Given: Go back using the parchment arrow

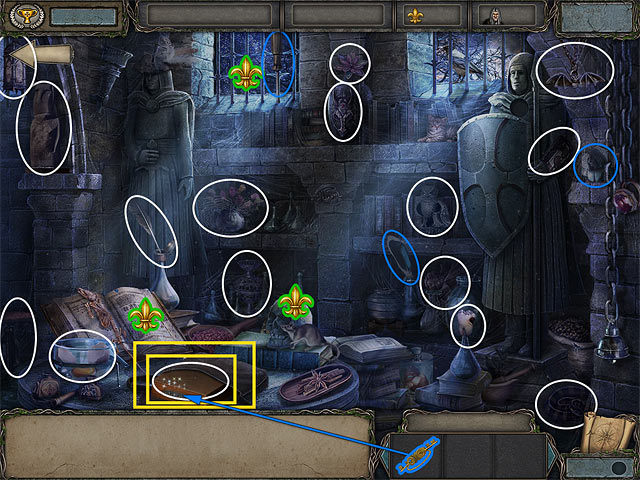Looking at the screenshot, I should point(43,55).
